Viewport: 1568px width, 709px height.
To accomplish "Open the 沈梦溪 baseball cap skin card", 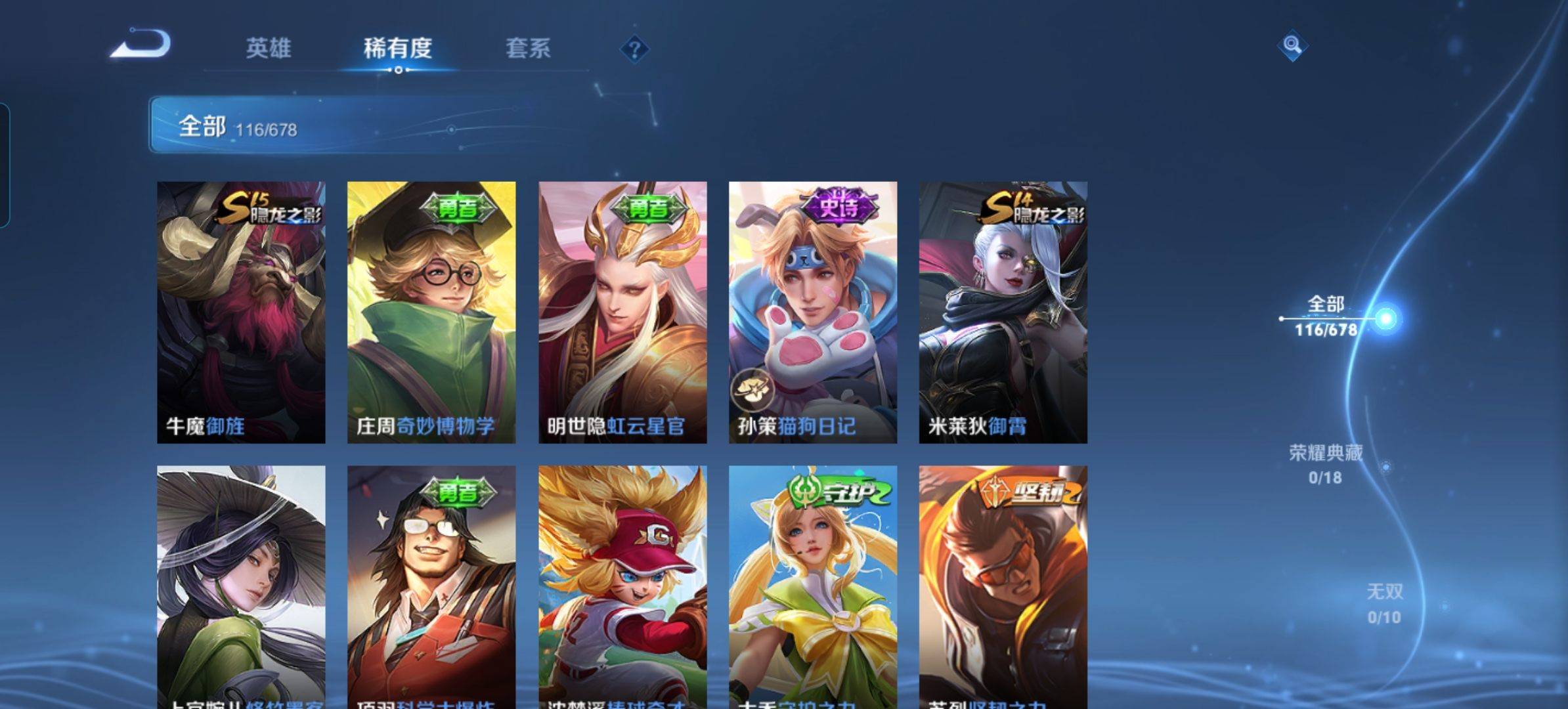I will point(622,588).
